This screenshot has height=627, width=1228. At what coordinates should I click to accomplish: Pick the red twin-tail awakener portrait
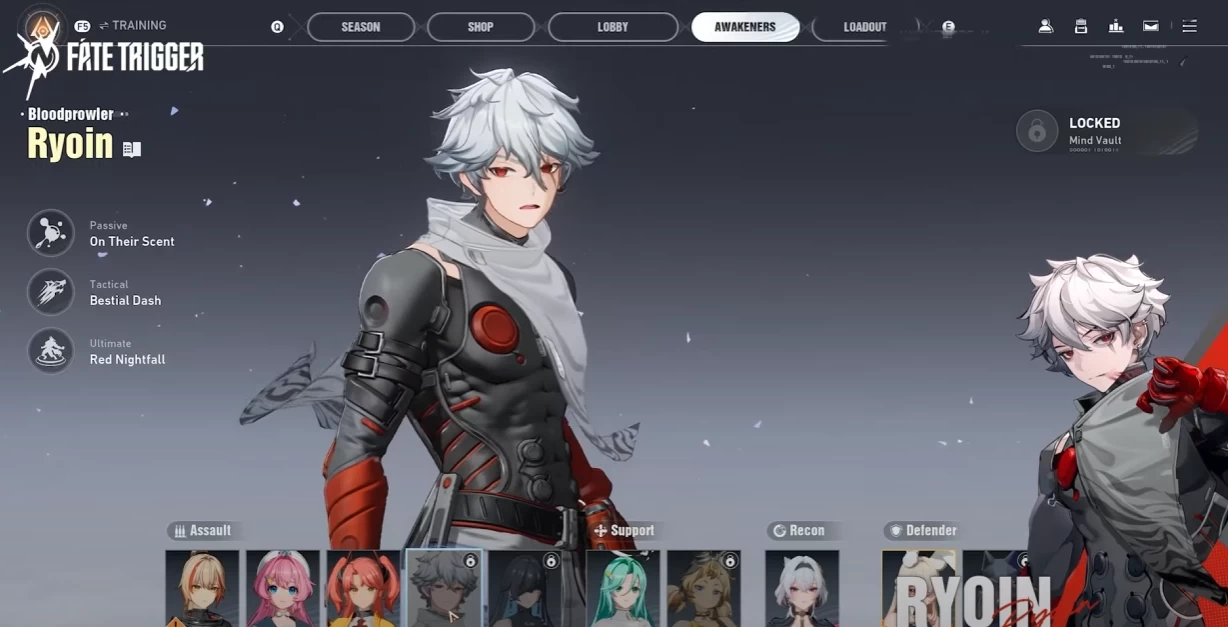point(363,588)
